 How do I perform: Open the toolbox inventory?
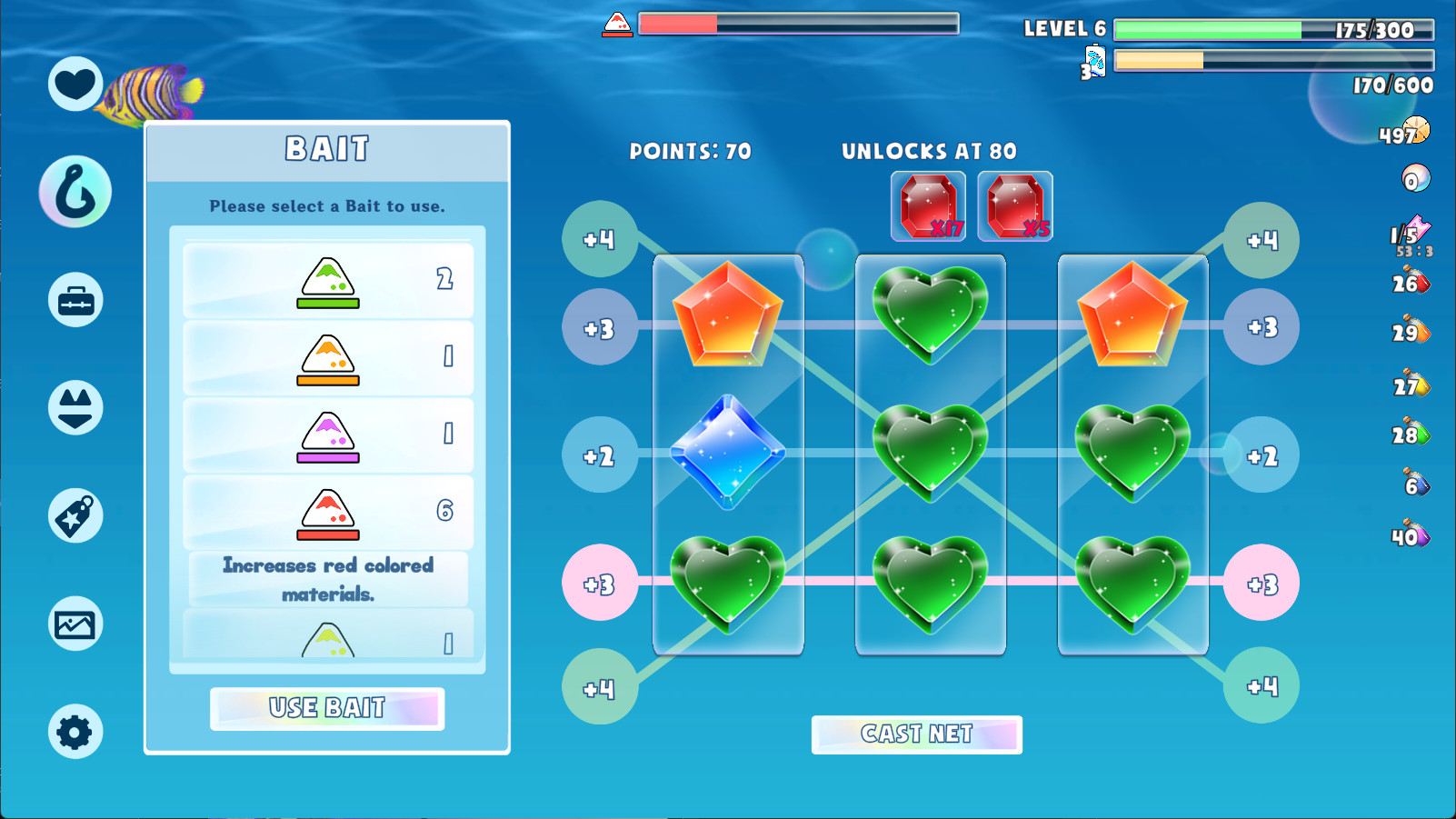pos(75,299)
